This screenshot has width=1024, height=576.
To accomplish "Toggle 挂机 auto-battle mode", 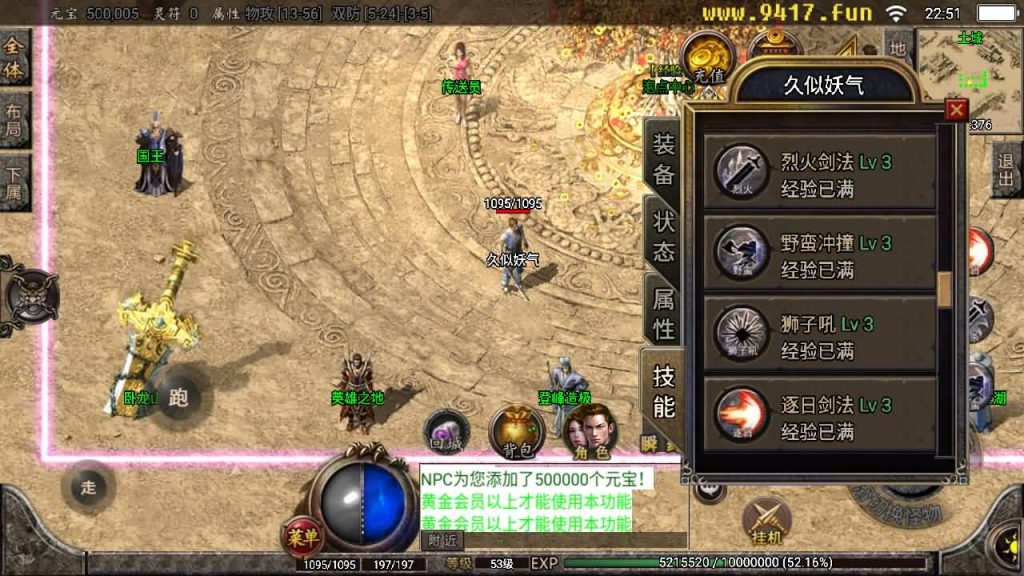I will [x=766, y=522].
